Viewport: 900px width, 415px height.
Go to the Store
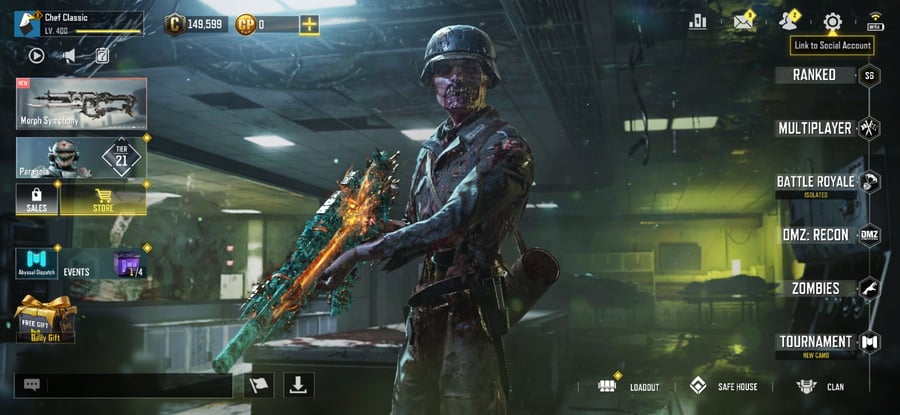point(103,200)
